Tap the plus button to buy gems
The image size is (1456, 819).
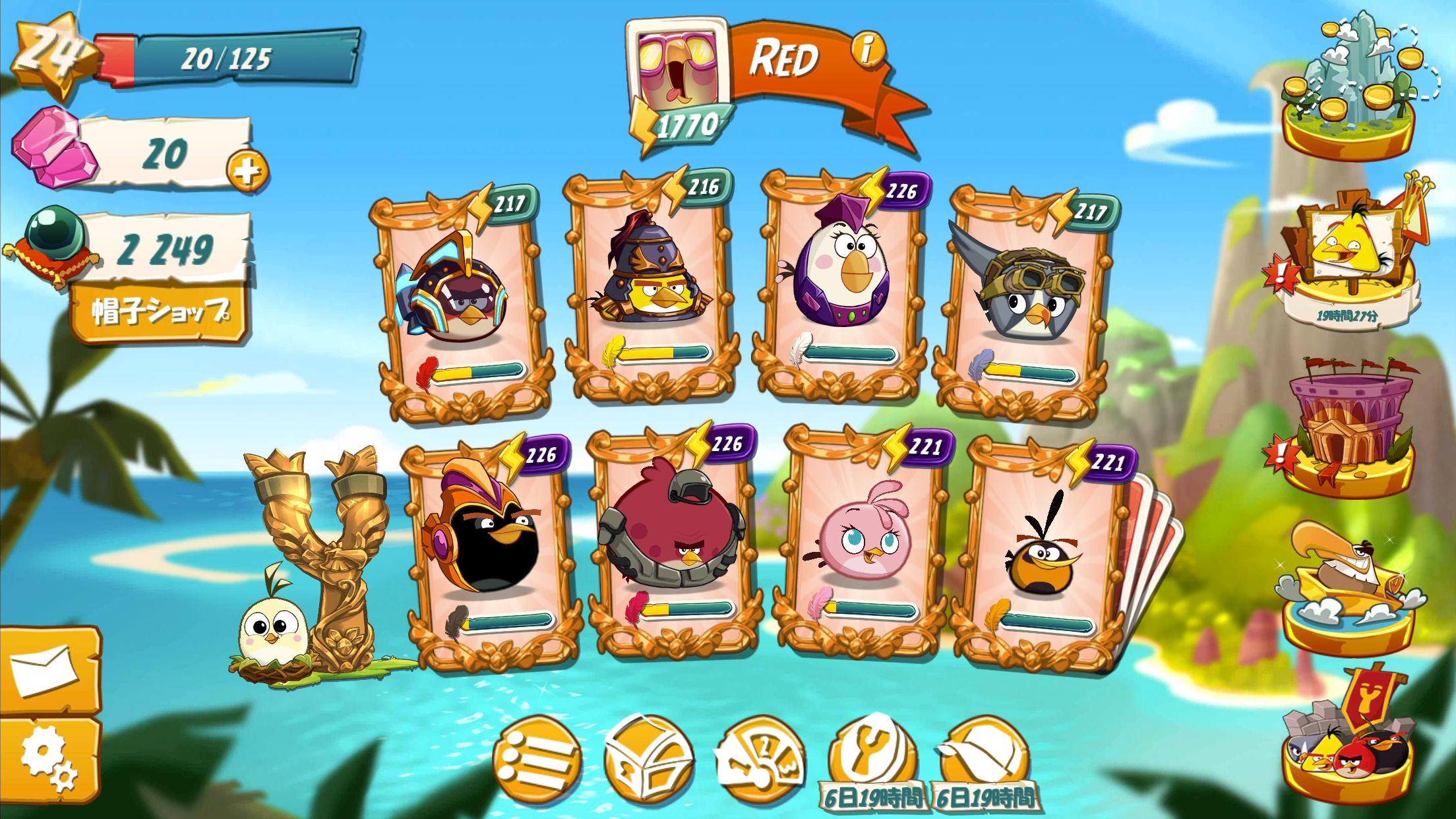[x=248, y=170]
